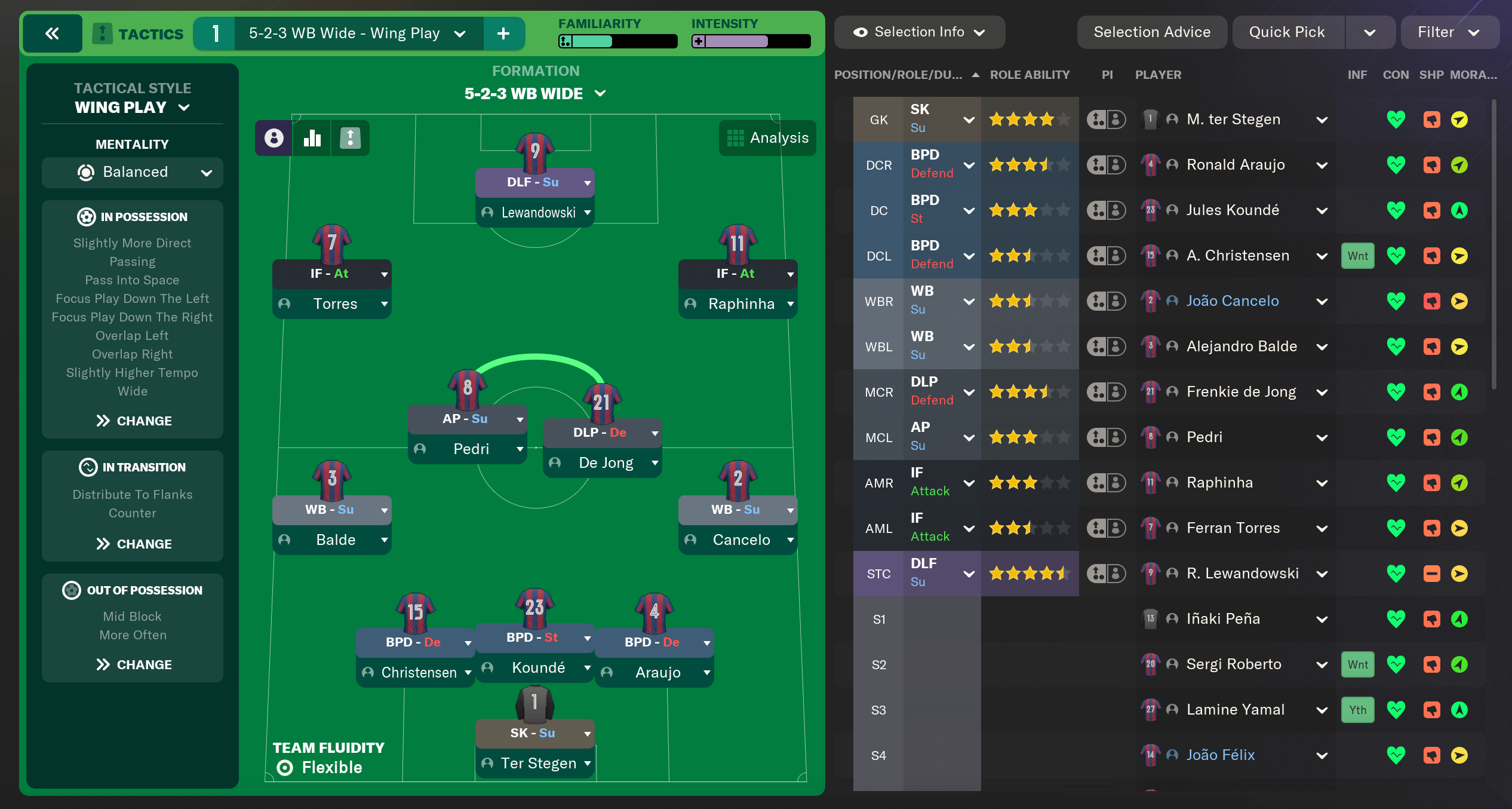1512x809 pixels.
Task: Open the bar-chart stats view on the pitch
Action: (x=312, y=138)
